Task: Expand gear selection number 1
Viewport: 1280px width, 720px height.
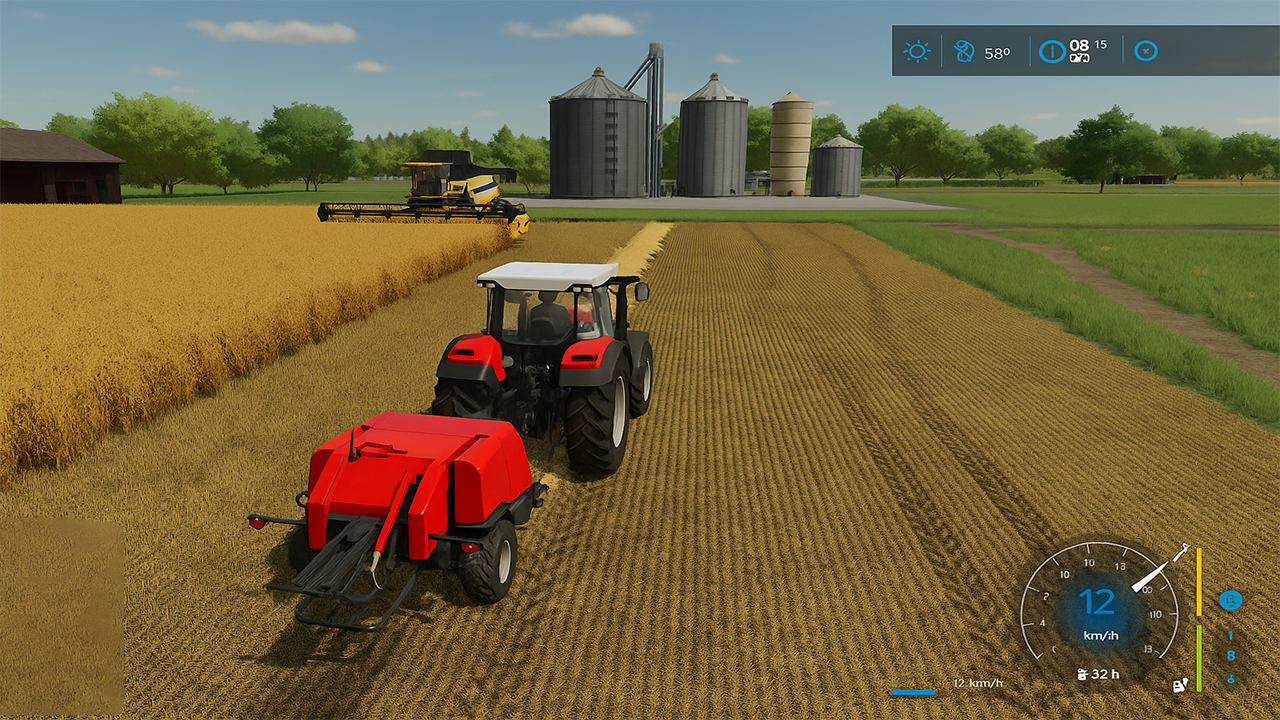Action: pyautogui.click(x=1230, y=634)
